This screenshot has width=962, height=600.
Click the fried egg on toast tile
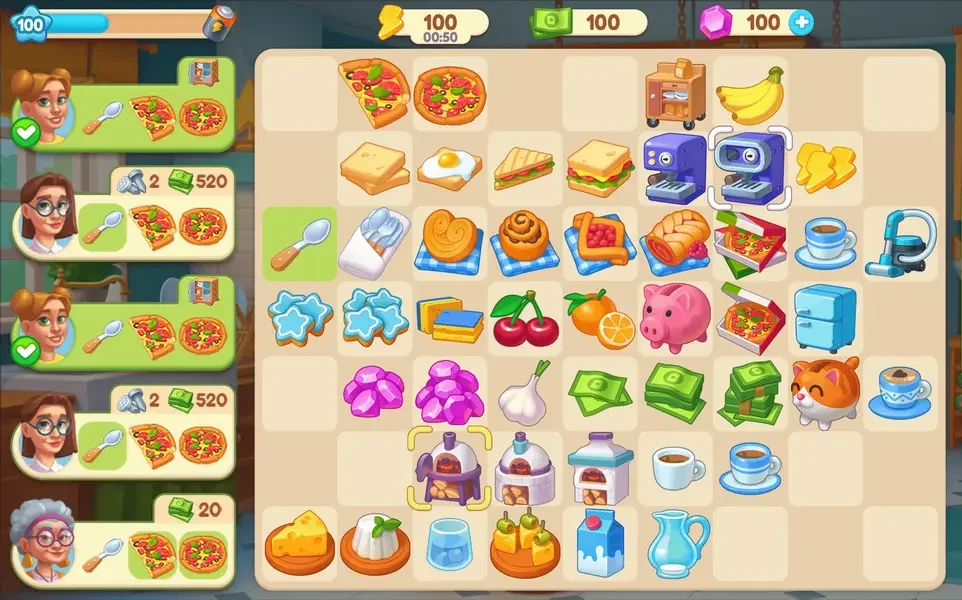[x=450, y=167]
